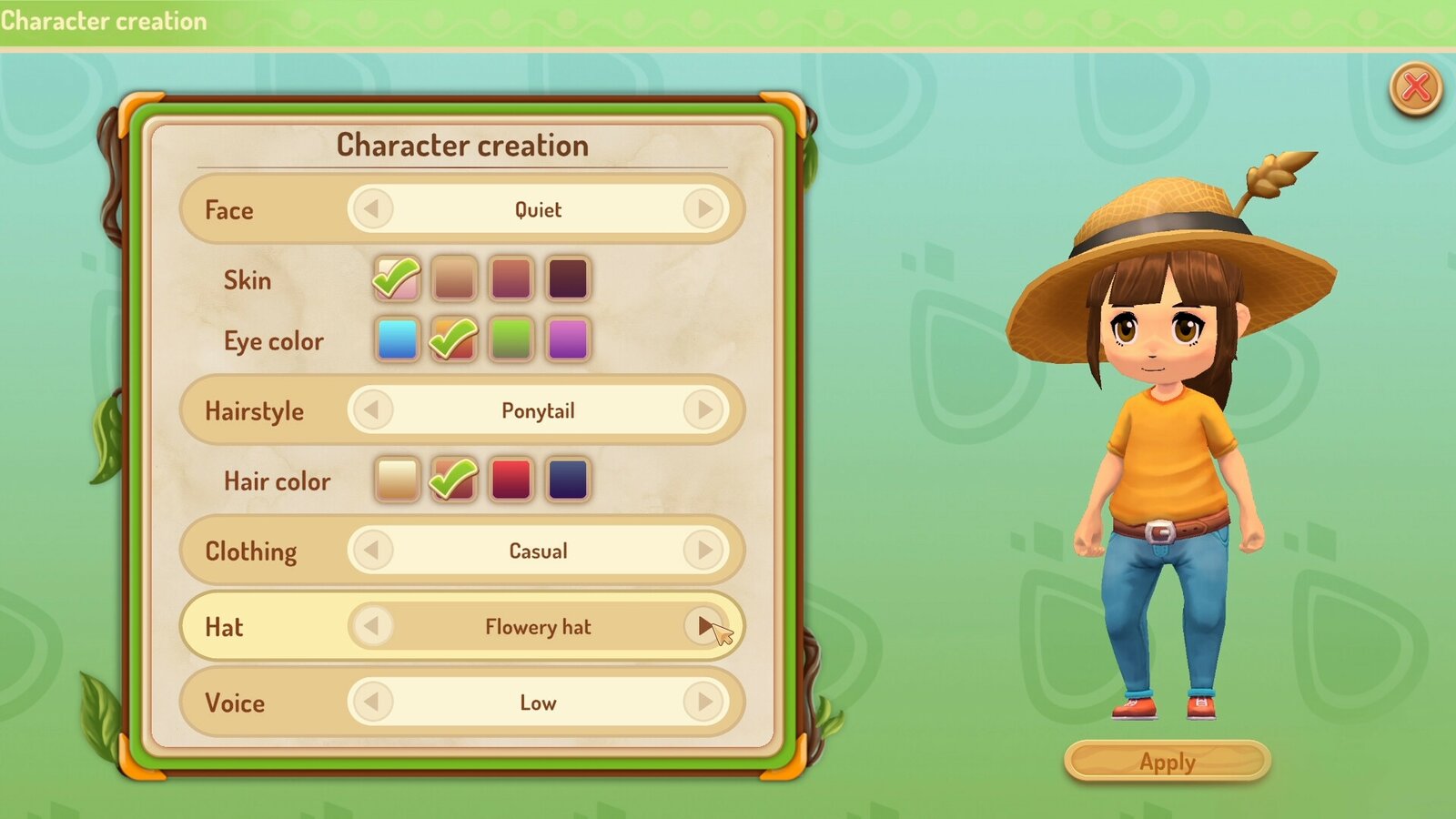1456x819 pixels.
Task: Change Voice to the next option
Action: [x=703, y=703]
